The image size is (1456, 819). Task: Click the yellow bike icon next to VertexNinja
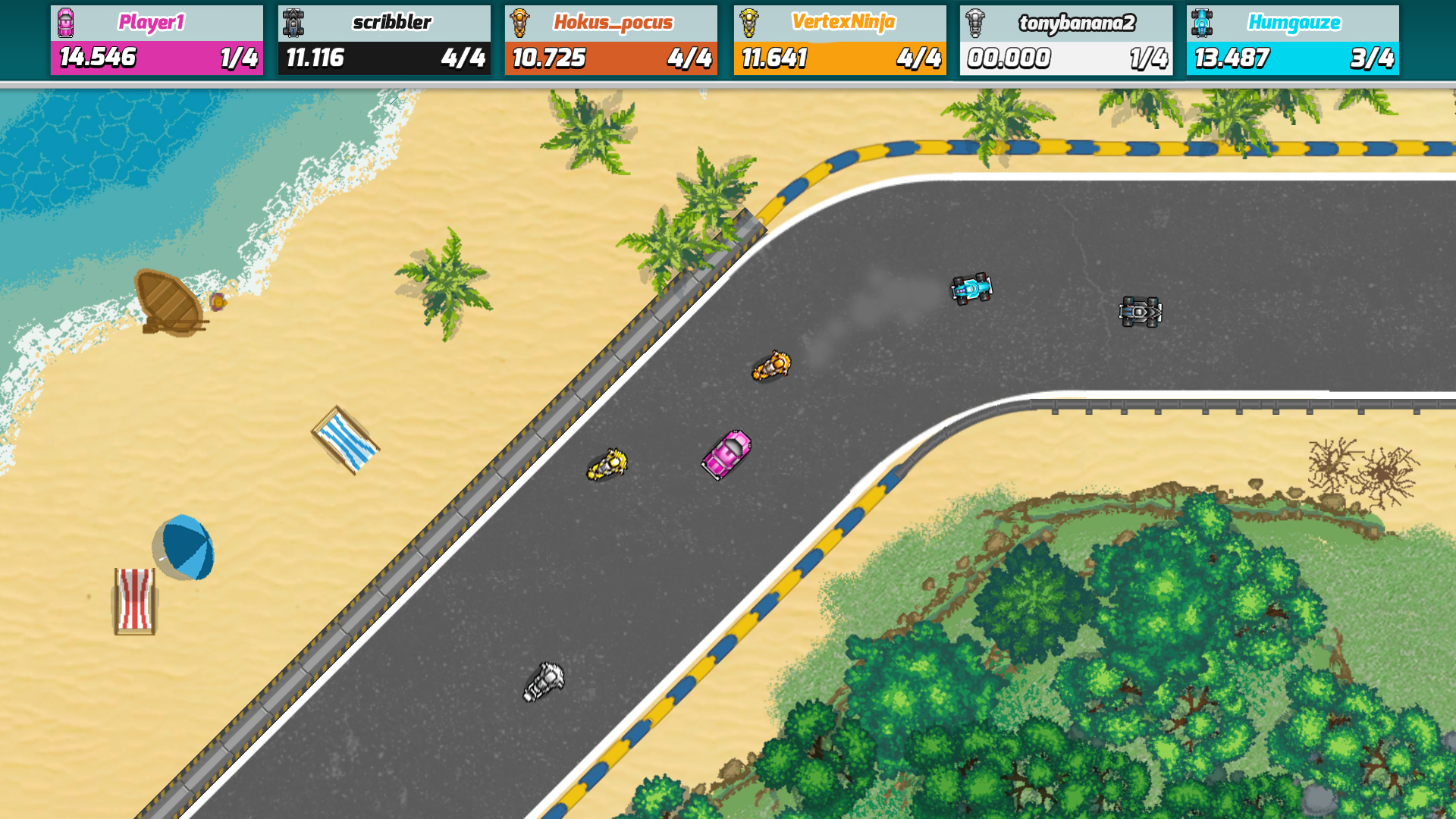748,22
